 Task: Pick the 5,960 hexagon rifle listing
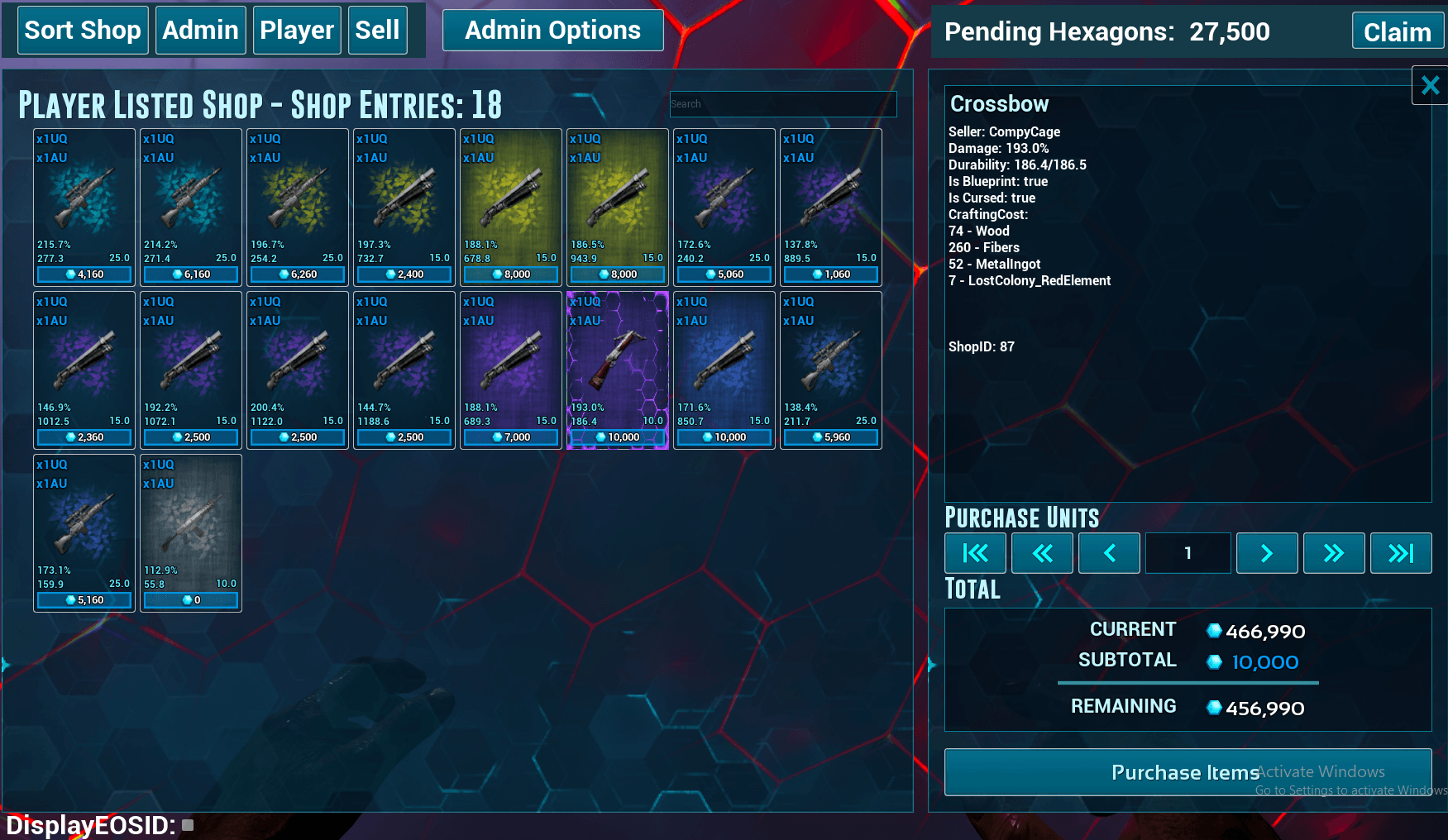[x=831, y=370]
